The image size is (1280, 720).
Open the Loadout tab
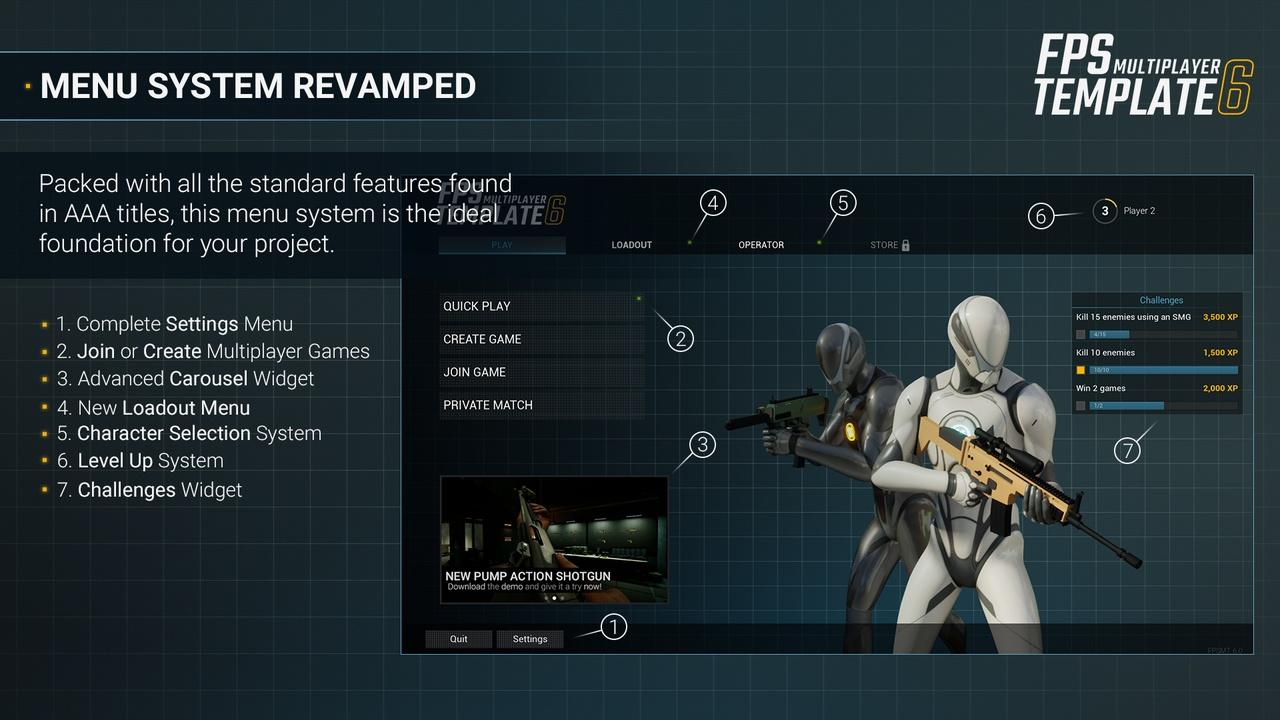(x=631, y=245)
